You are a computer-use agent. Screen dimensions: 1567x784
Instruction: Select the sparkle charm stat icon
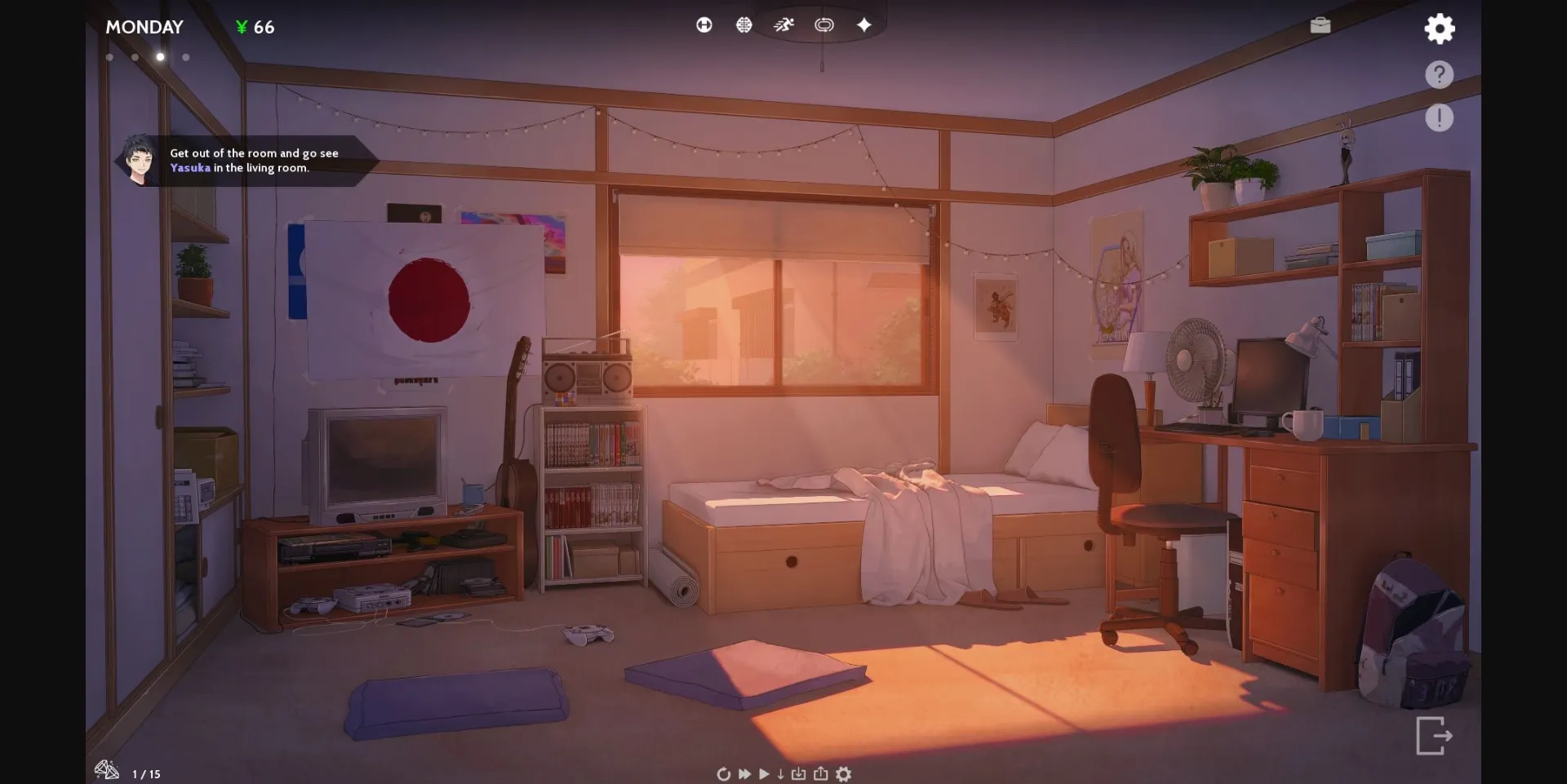(x=863, y=24)
